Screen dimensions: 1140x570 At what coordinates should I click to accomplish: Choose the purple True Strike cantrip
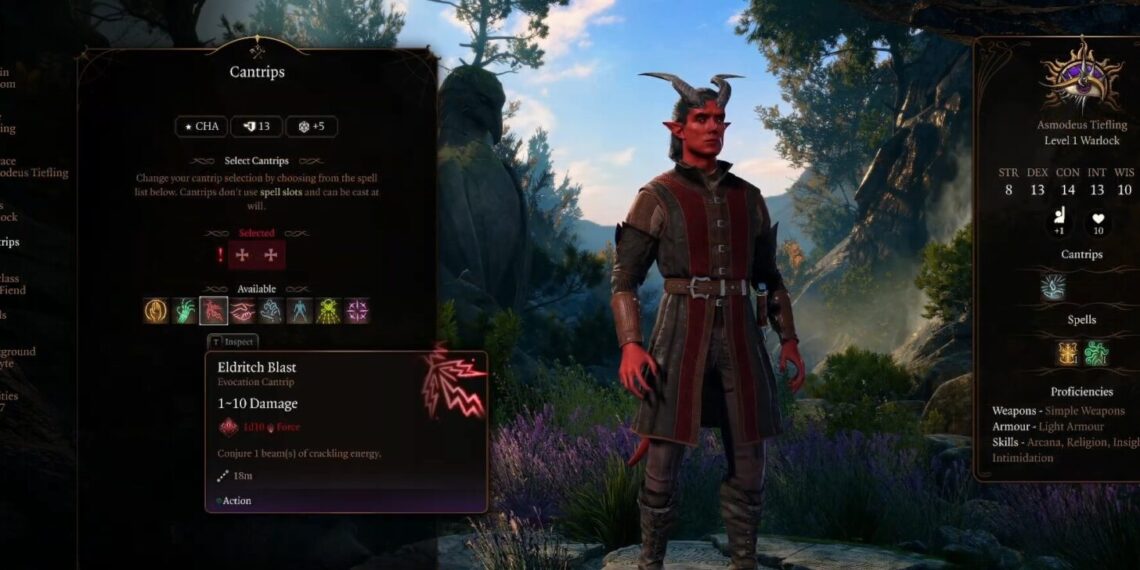(x=357, y=311)
